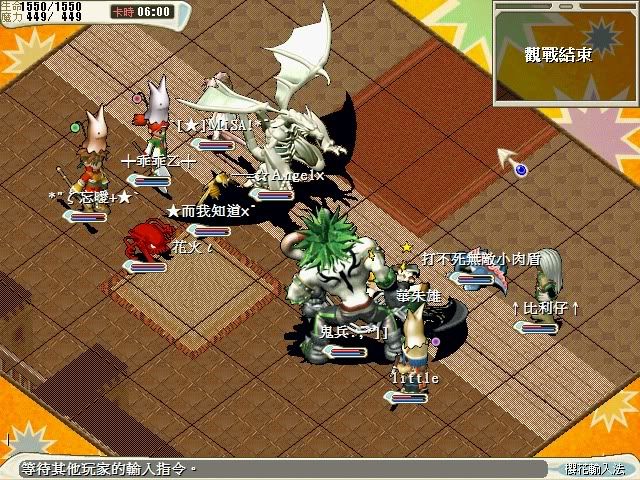Click the 觀戰結束 end-spectating button

coord(558,54)
